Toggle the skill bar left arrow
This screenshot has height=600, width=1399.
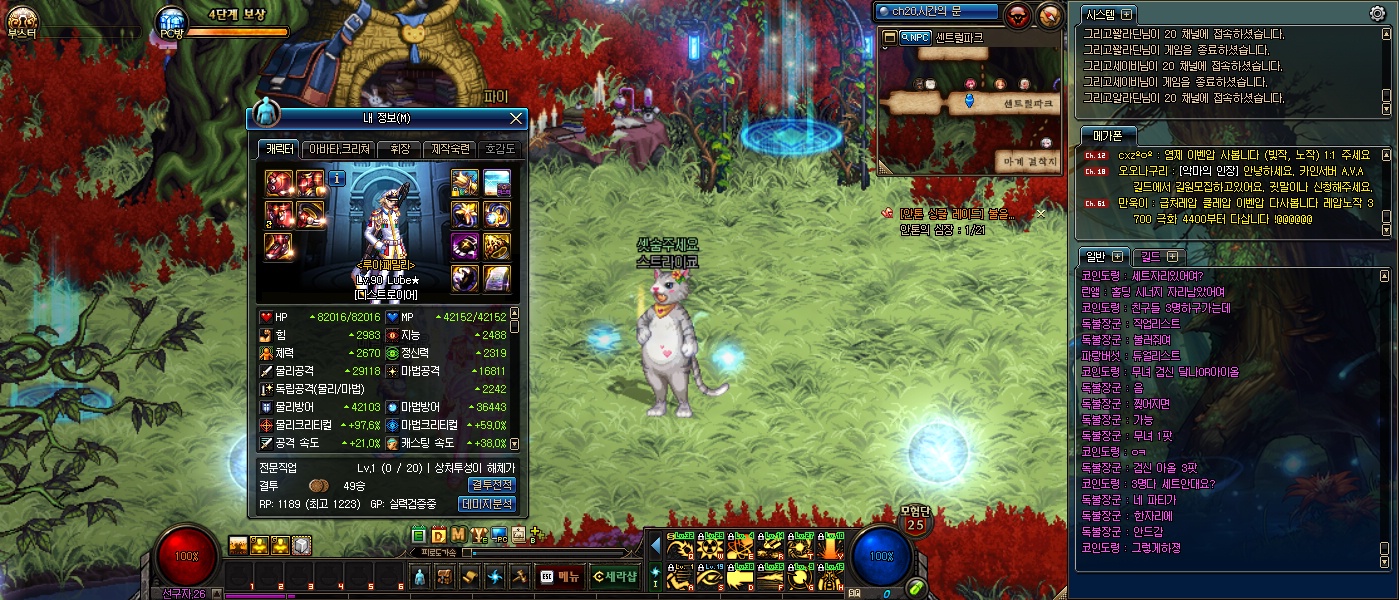click(656, 546)
